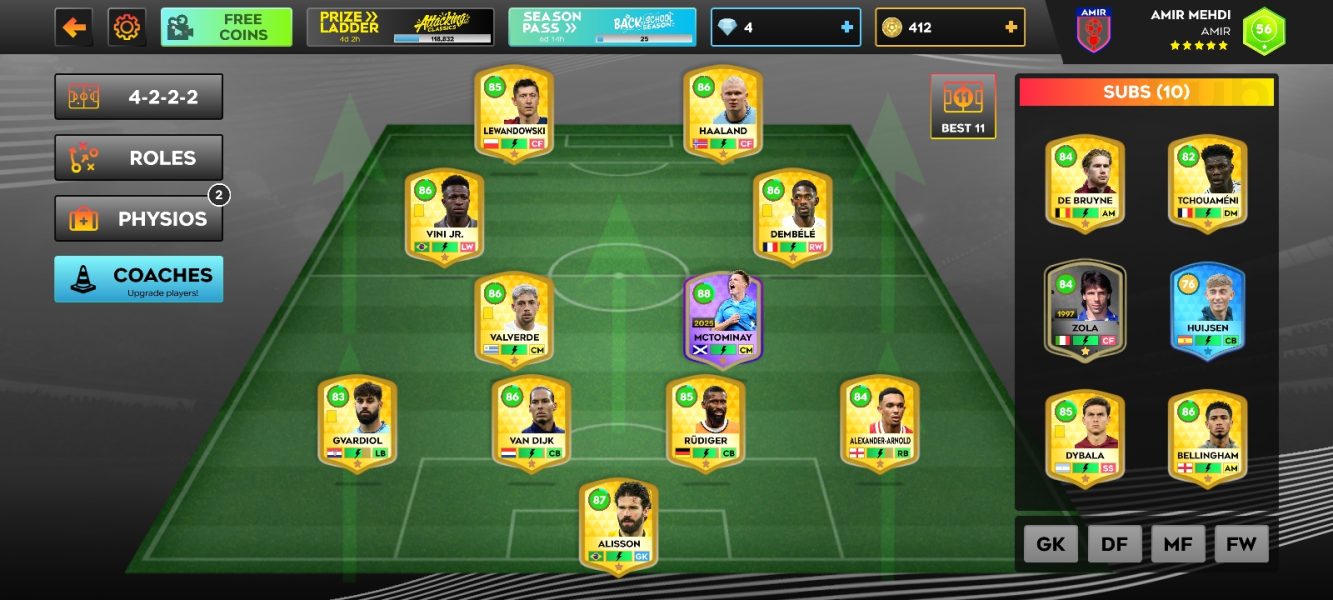This screenshot has width=1333, height=600.
Task: Select Haaland's player card
Action: coord(723,112)
